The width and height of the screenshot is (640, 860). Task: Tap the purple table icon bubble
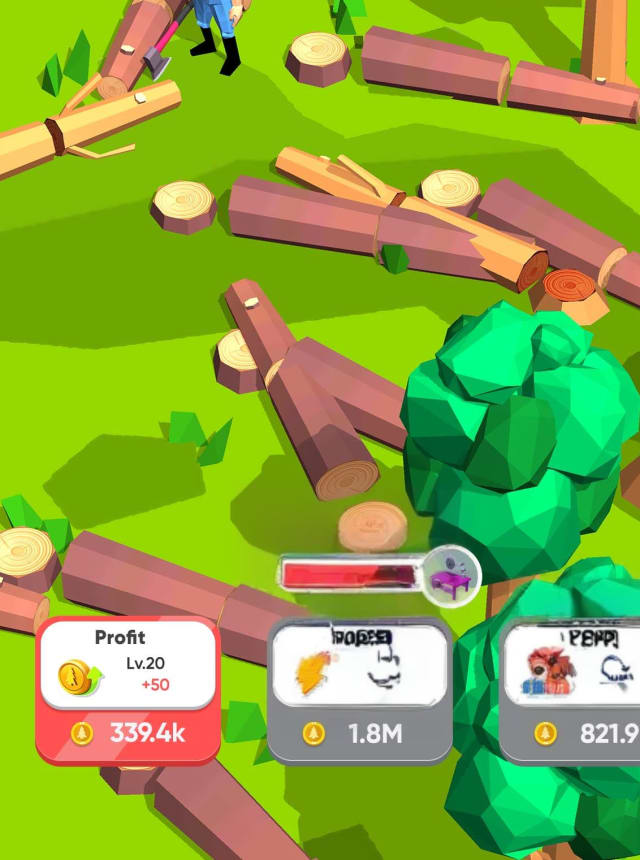[x=449, y=575]
